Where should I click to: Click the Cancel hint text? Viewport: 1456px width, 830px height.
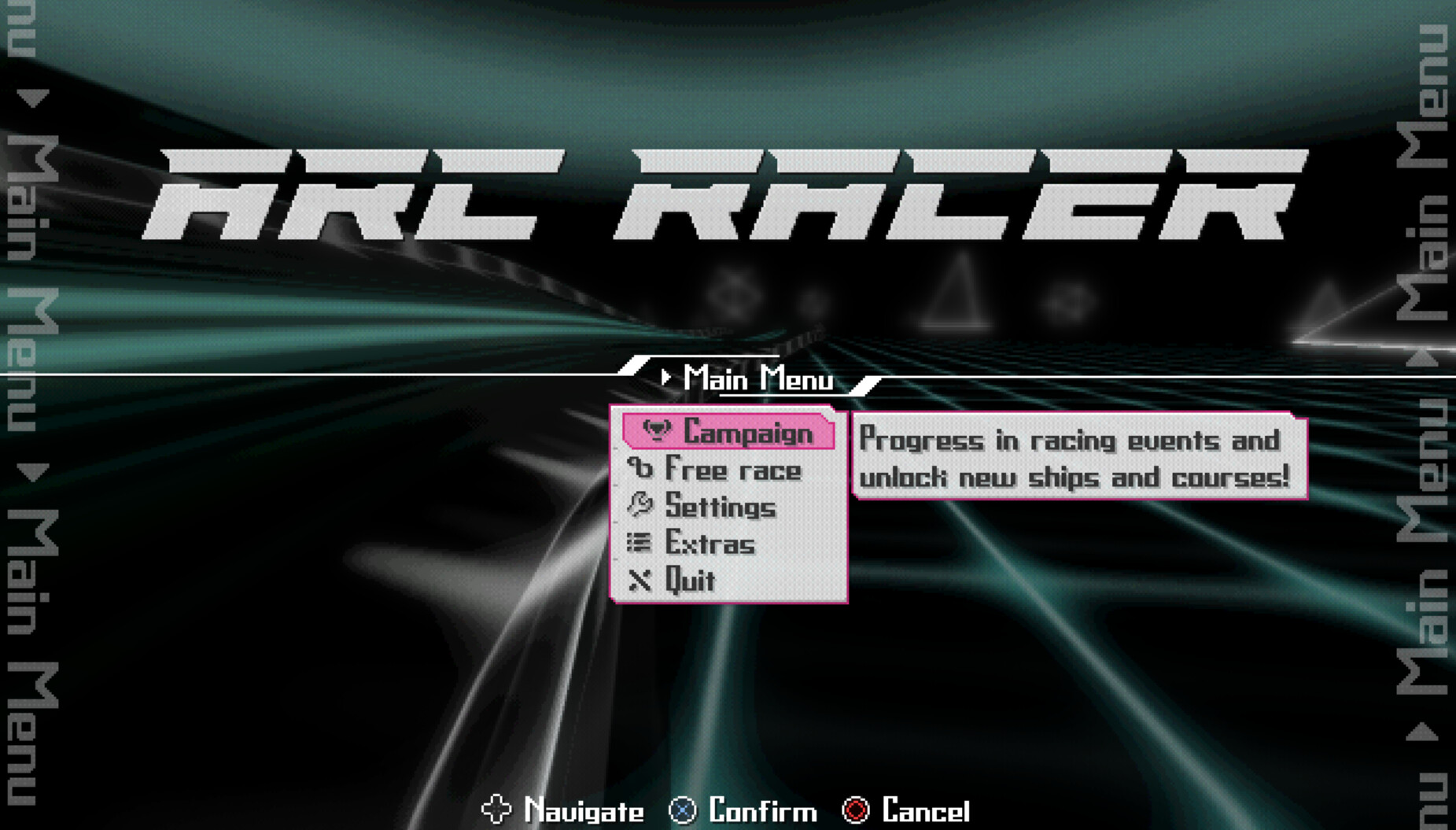tap(926, 810)
